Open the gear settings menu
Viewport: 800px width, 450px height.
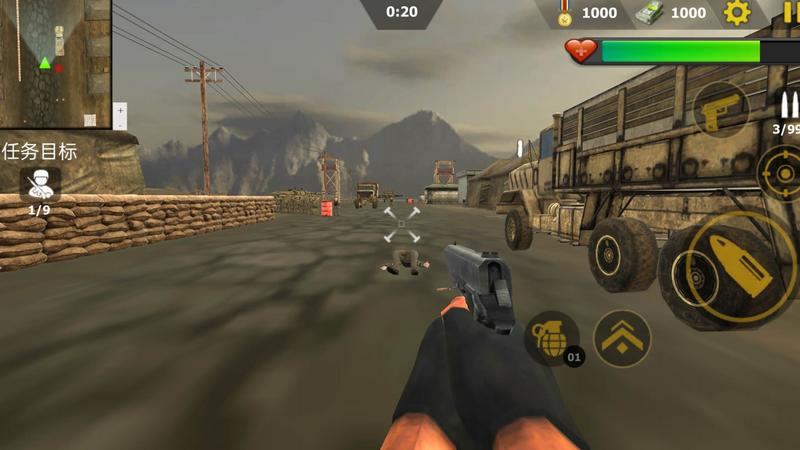coord(737,13)
